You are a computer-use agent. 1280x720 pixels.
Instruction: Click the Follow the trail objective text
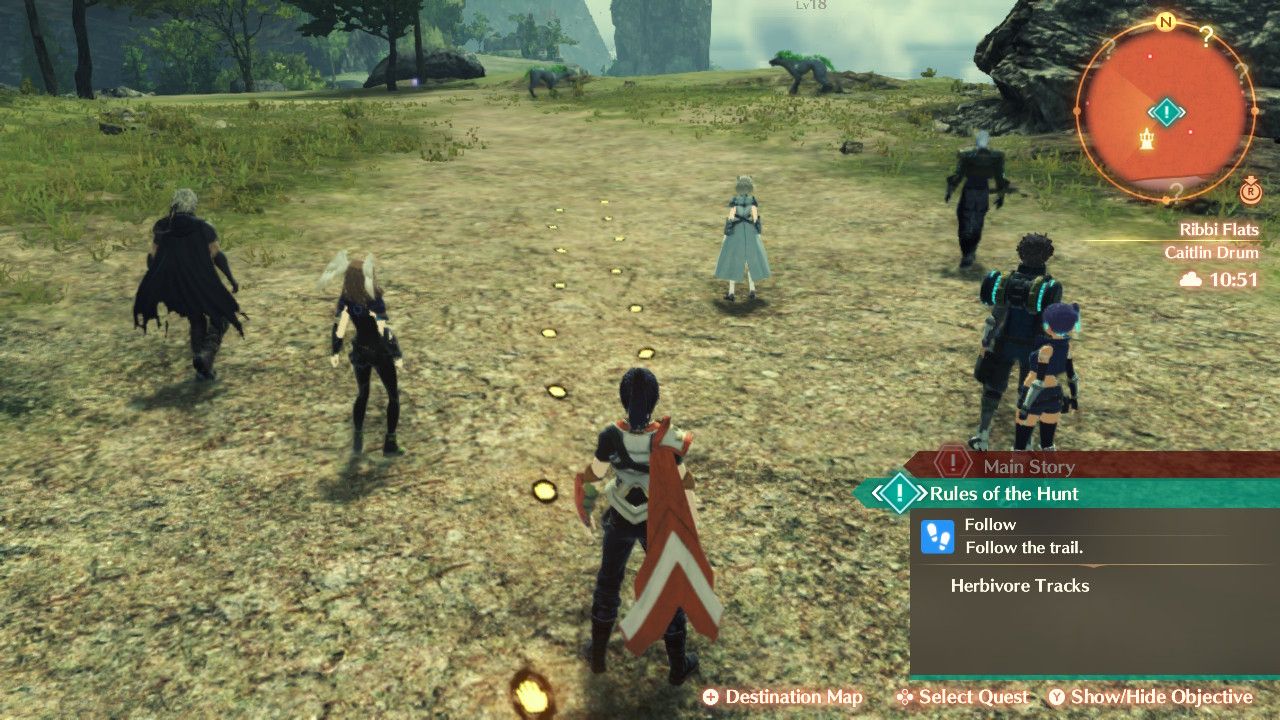[1024, 547]
